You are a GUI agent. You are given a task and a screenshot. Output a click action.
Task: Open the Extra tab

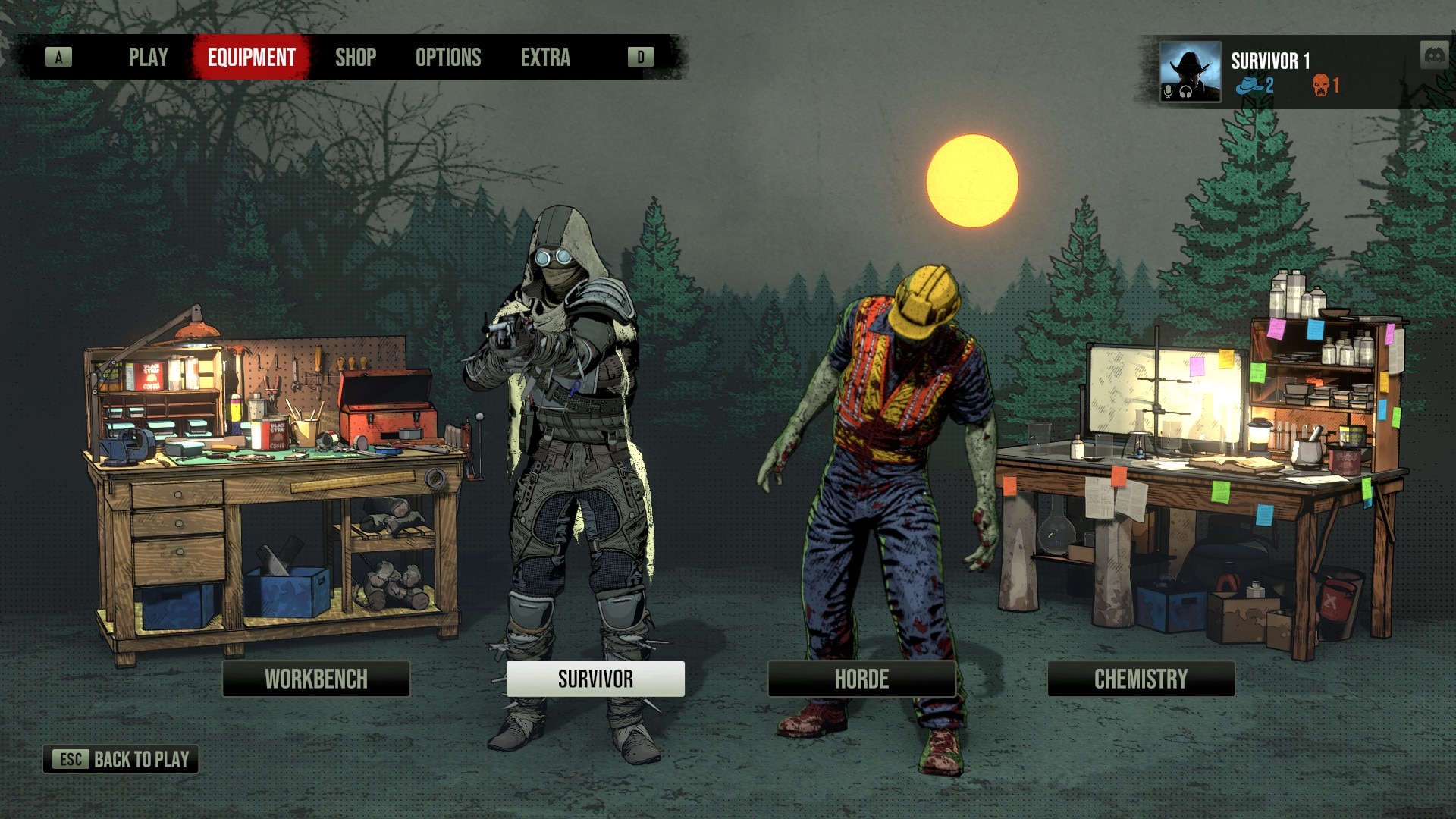(545, 58)
